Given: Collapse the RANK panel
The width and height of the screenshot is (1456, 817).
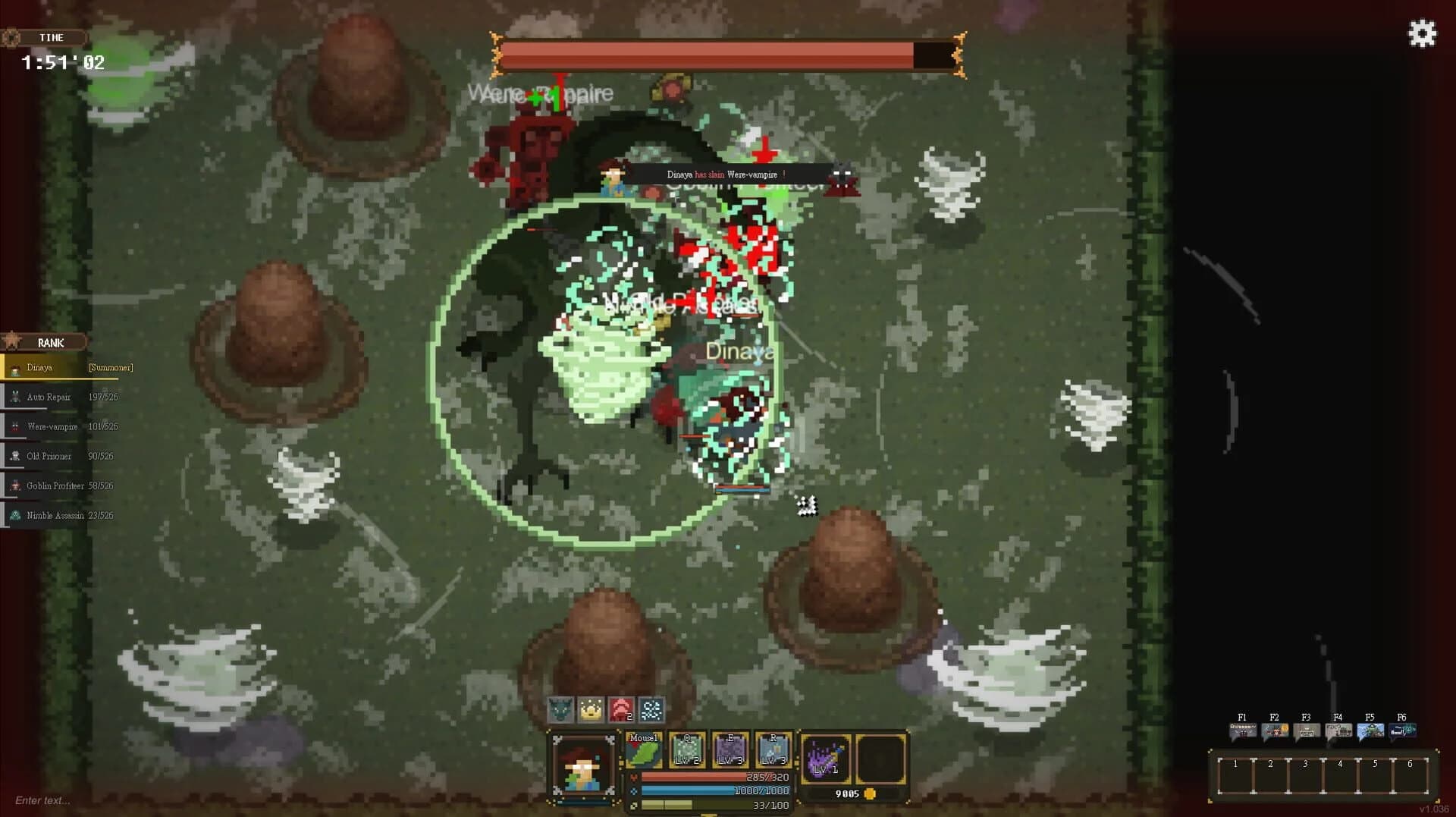Looking at the screenshot, I should tap(50, 342).
